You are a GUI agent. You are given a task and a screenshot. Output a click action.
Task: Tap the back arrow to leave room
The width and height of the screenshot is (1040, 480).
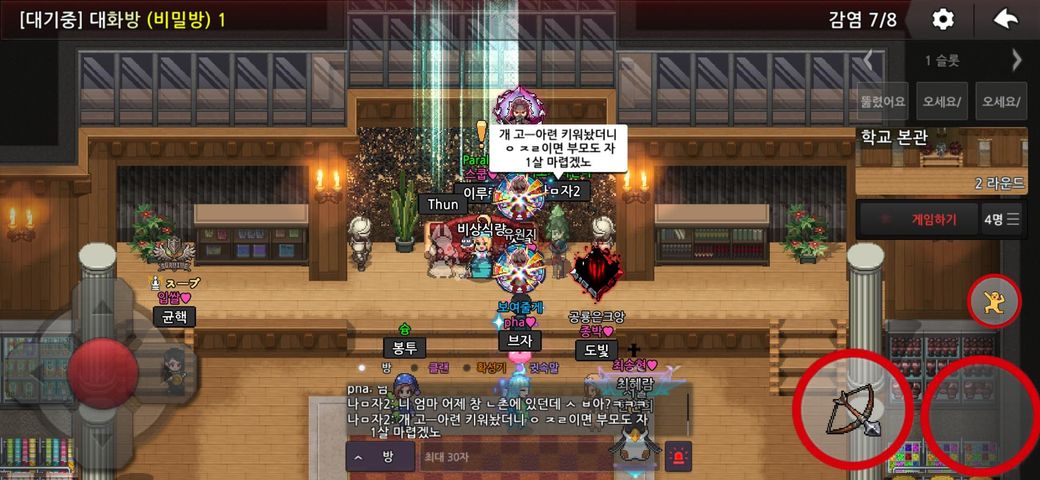tap(1005, 19)
